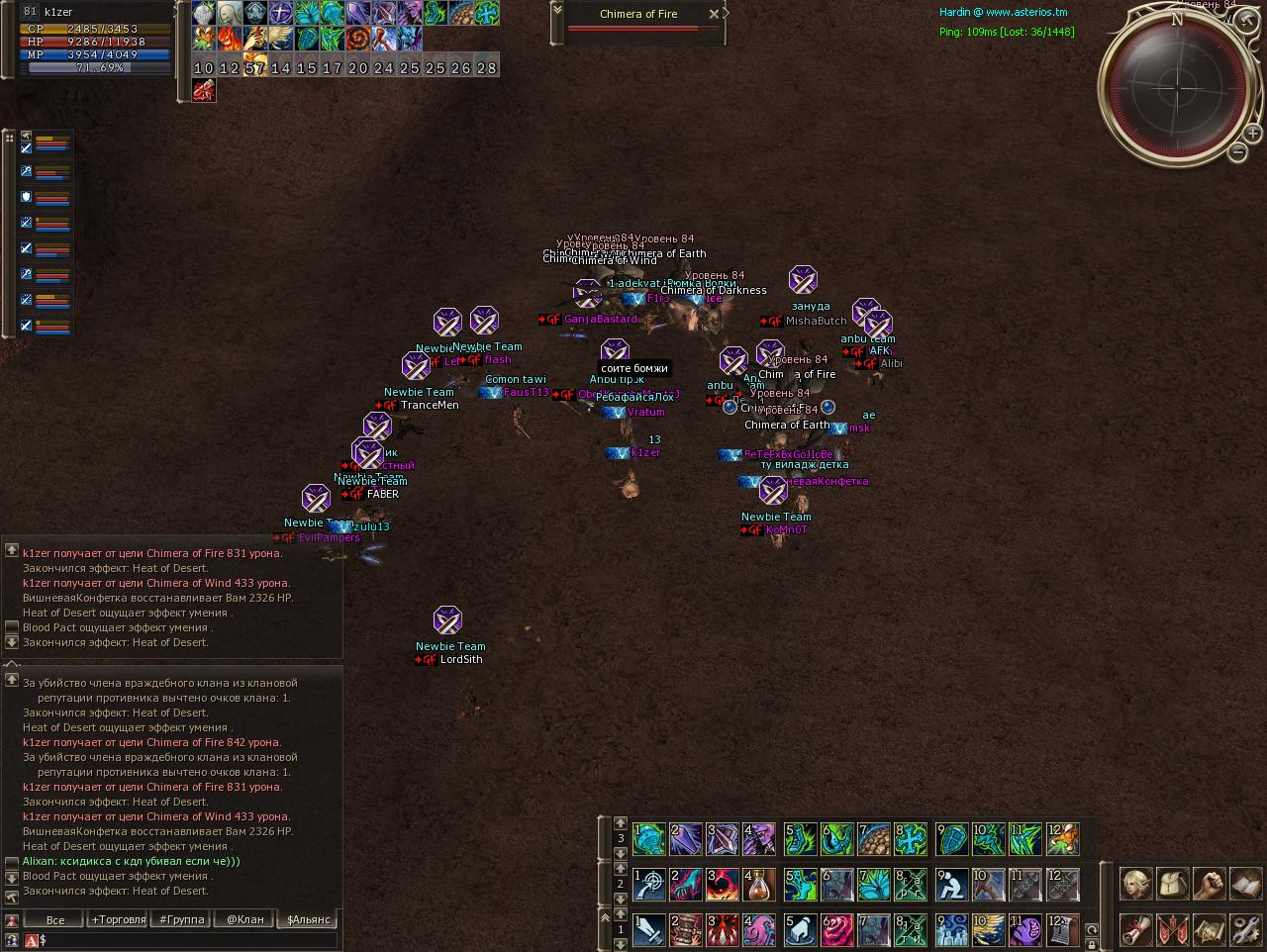The height and width of the screenshot is (952, 1267).
Task: Activate the sword attack in hotbar slot 1
Action: pos(649,931)
